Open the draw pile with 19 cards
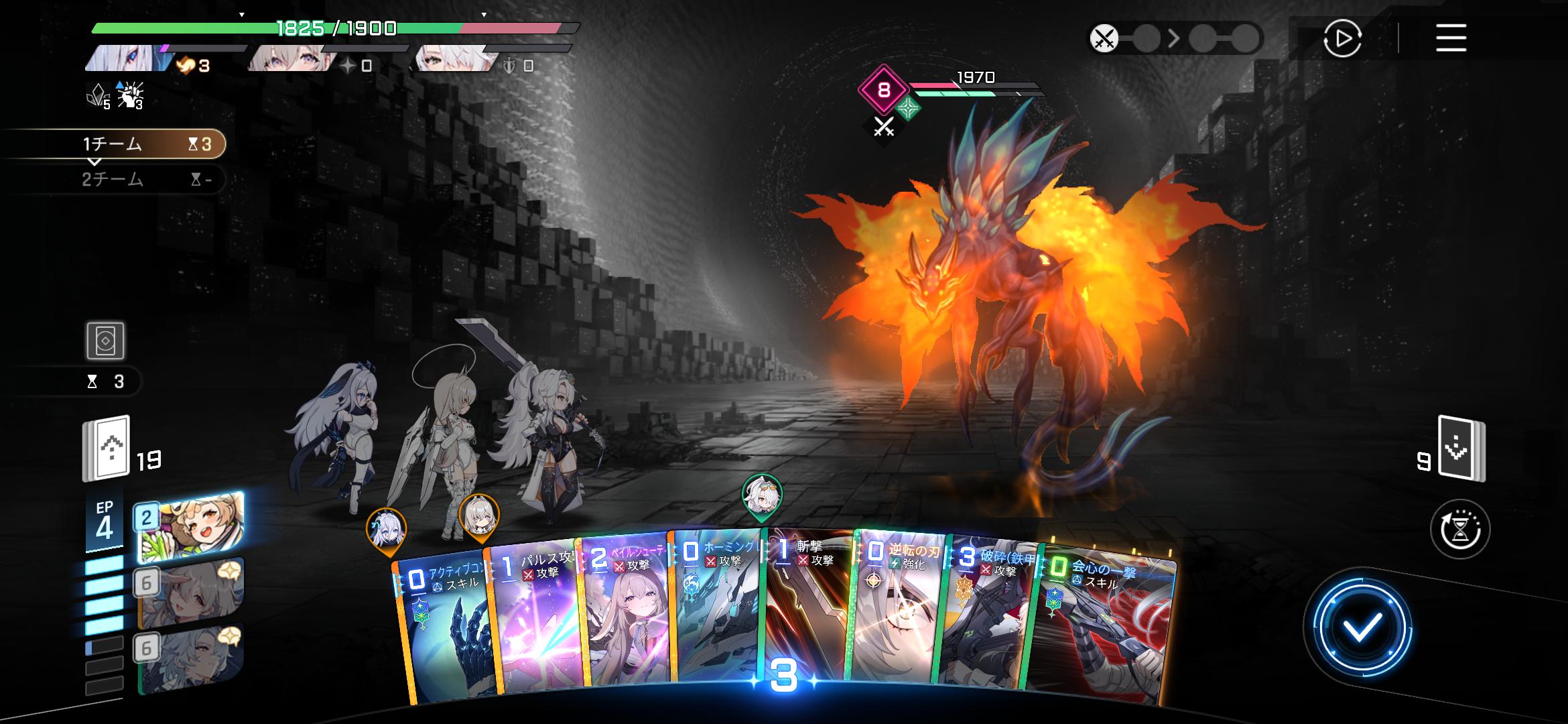This screenshot has height=724, width=1568. [106, 449]
